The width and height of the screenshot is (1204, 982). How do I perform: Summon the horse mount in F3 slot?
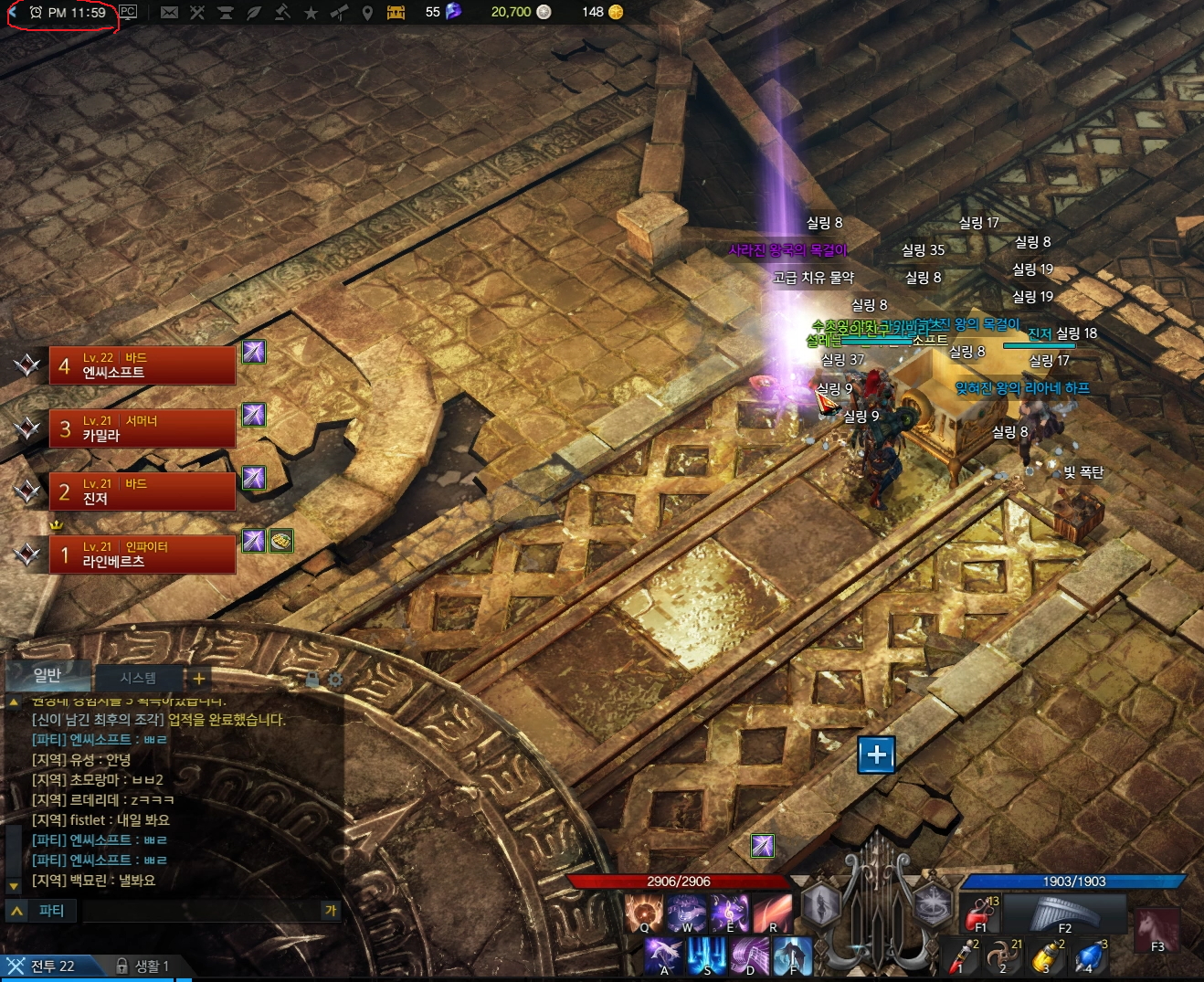(x=1156, y=931)
